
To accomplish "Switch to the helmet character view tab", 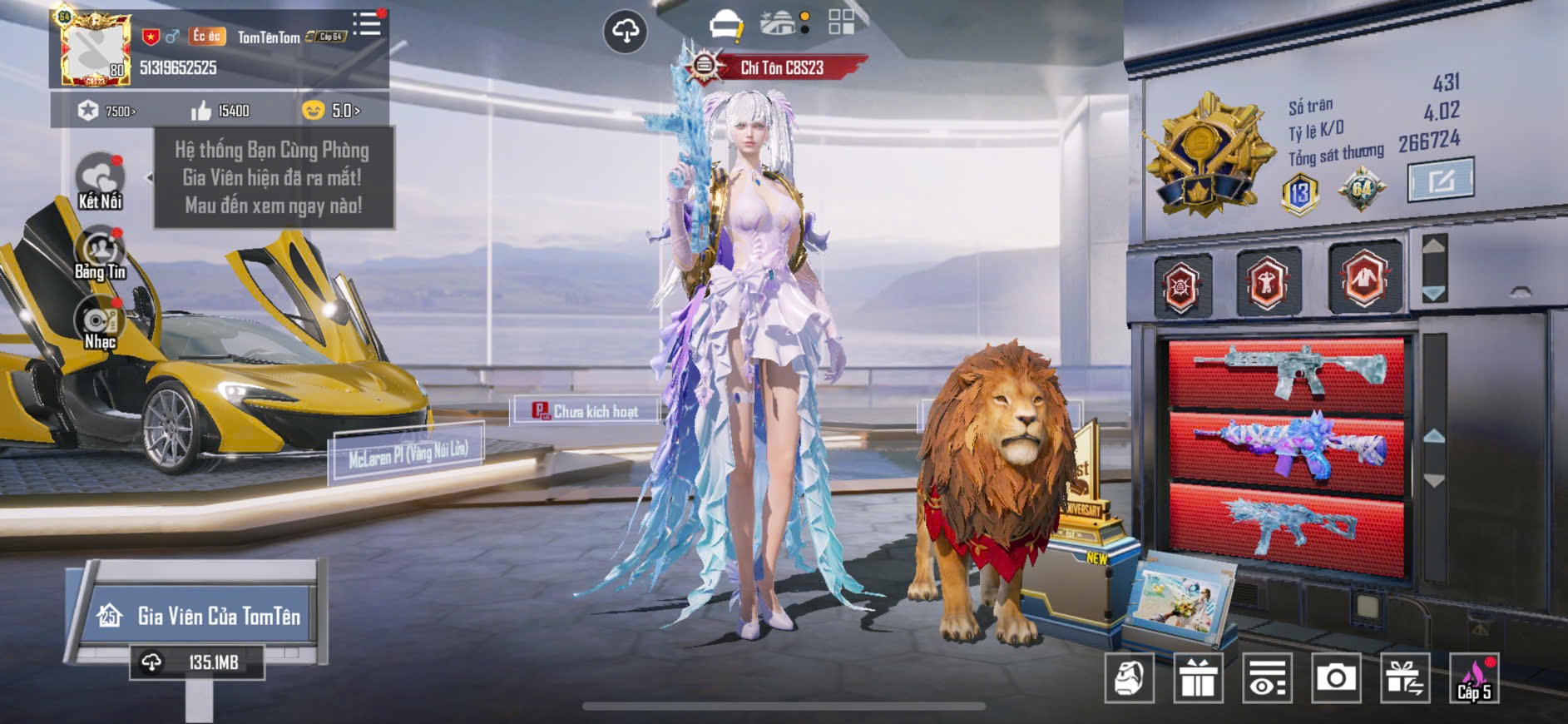I will click(725, 24).
